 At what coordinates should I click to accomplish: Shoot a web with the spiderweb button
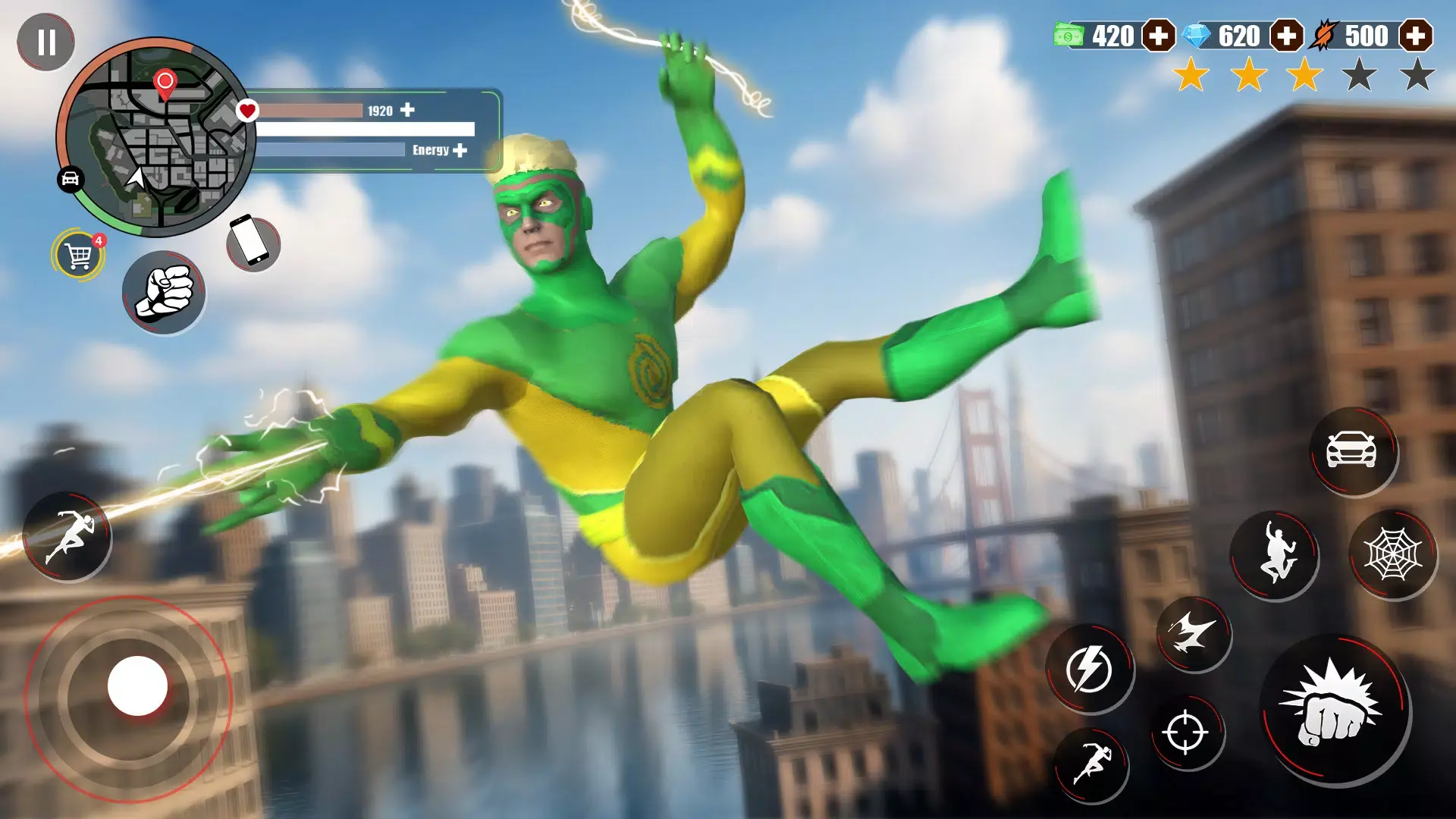(1392, 554)
